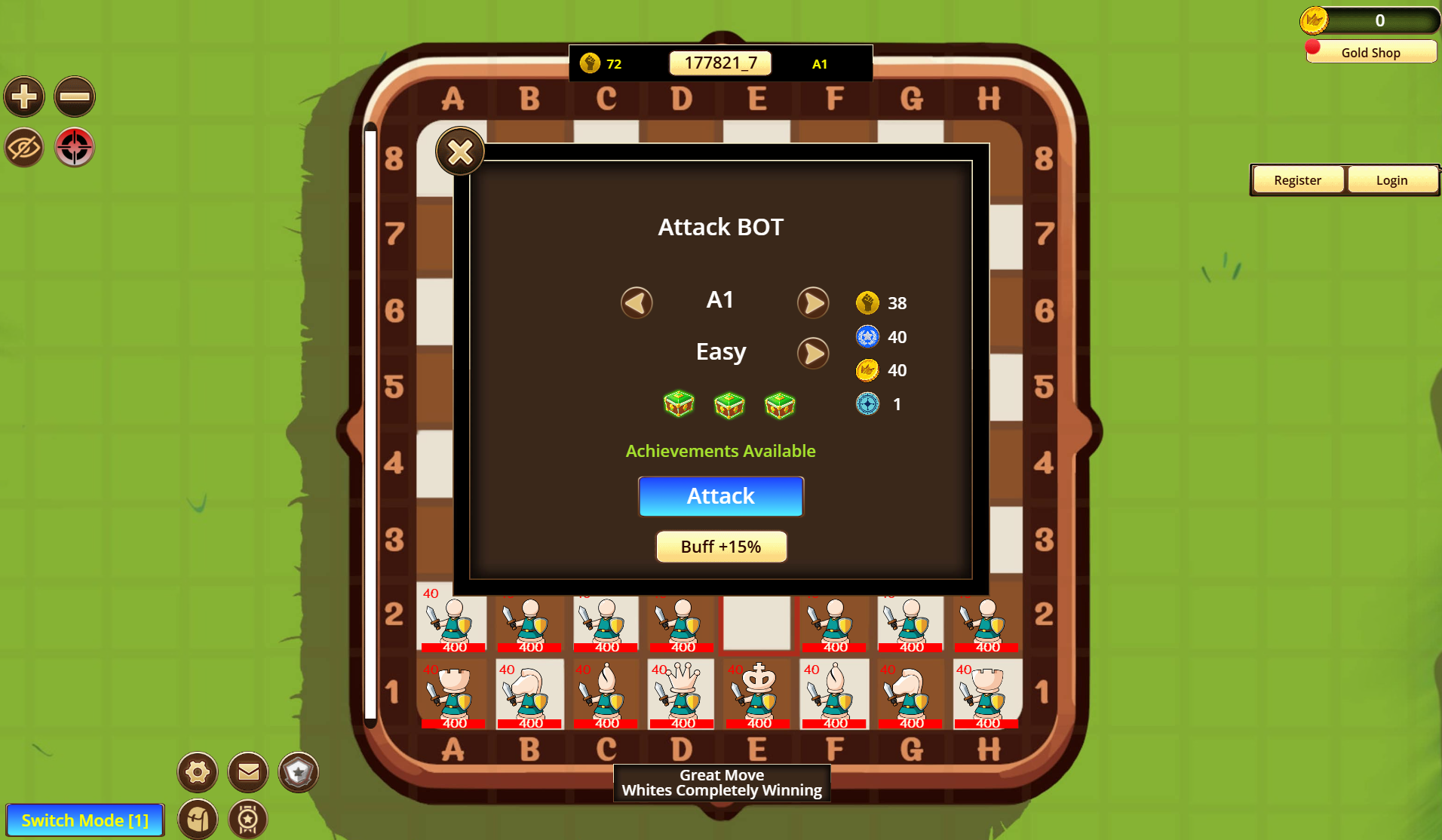Click the first green loot cube reward

point(679,405)
